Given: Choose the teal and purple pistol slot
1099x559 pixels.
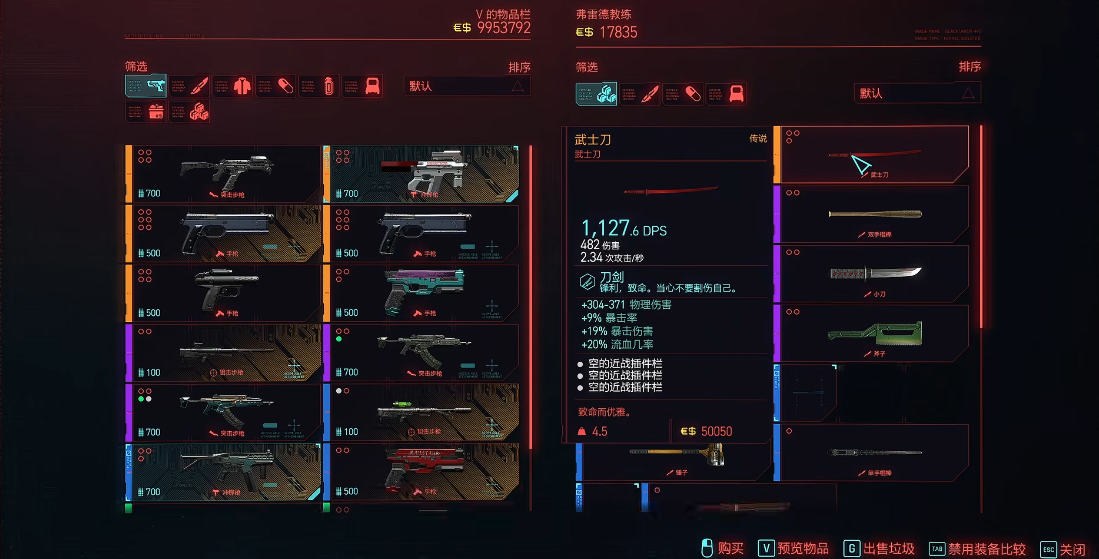Looking at the screenshot, I should (x=422, y=293).
